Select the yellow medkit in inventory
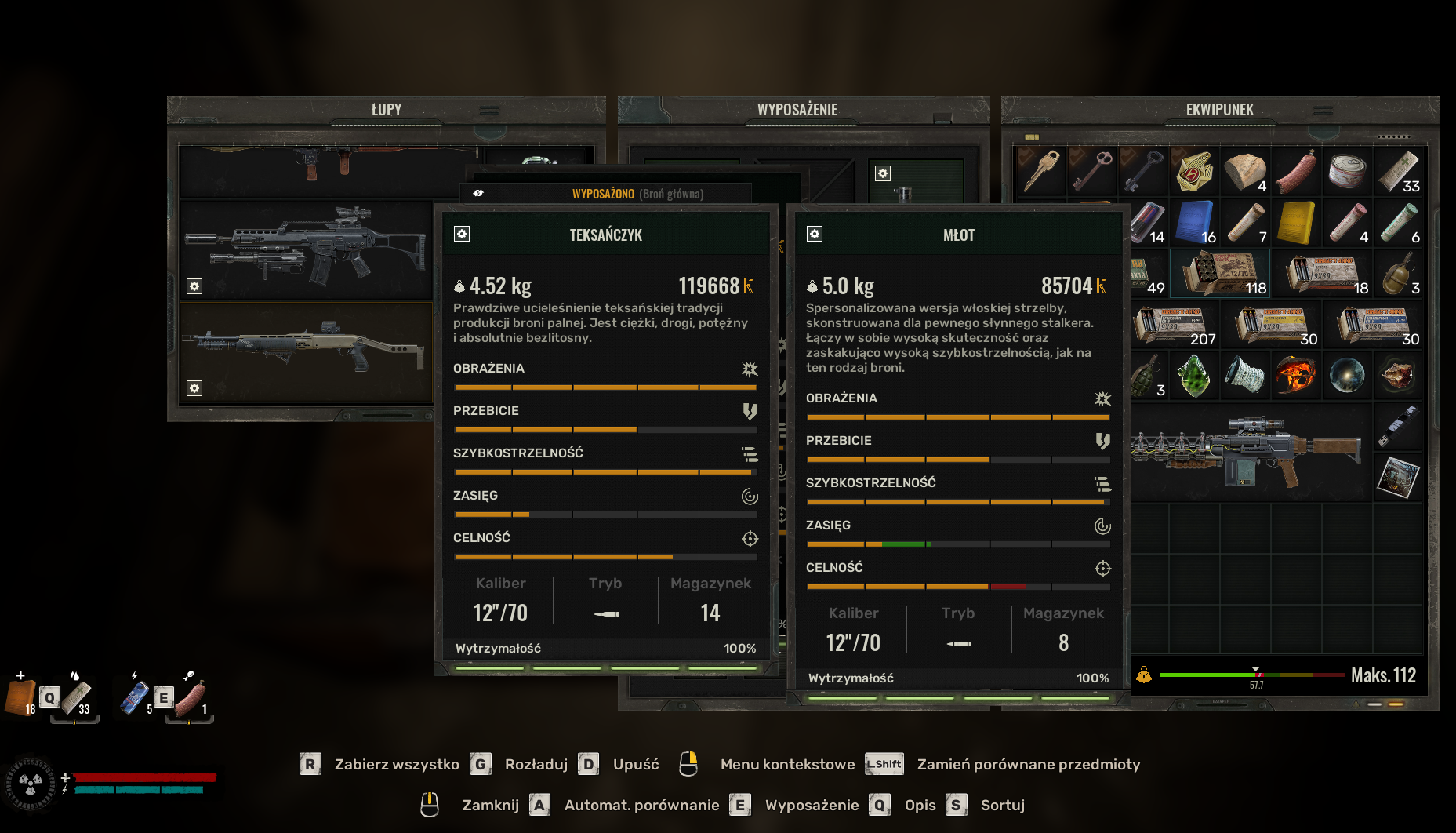The width and height of the screenshot is (1456, 833). [1296, 221]
